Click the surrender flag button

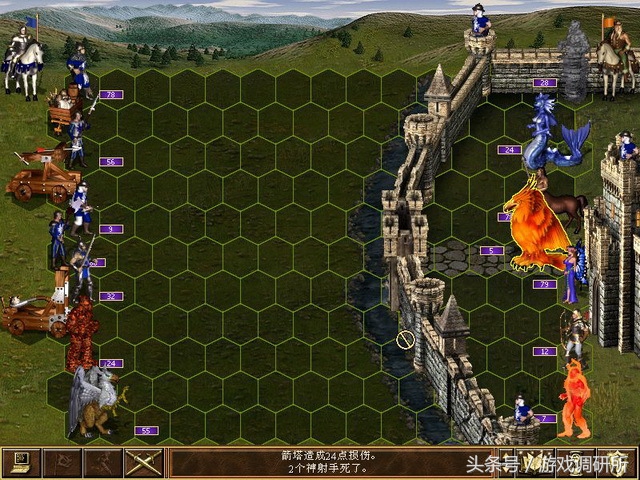click(x=61, y=462)
